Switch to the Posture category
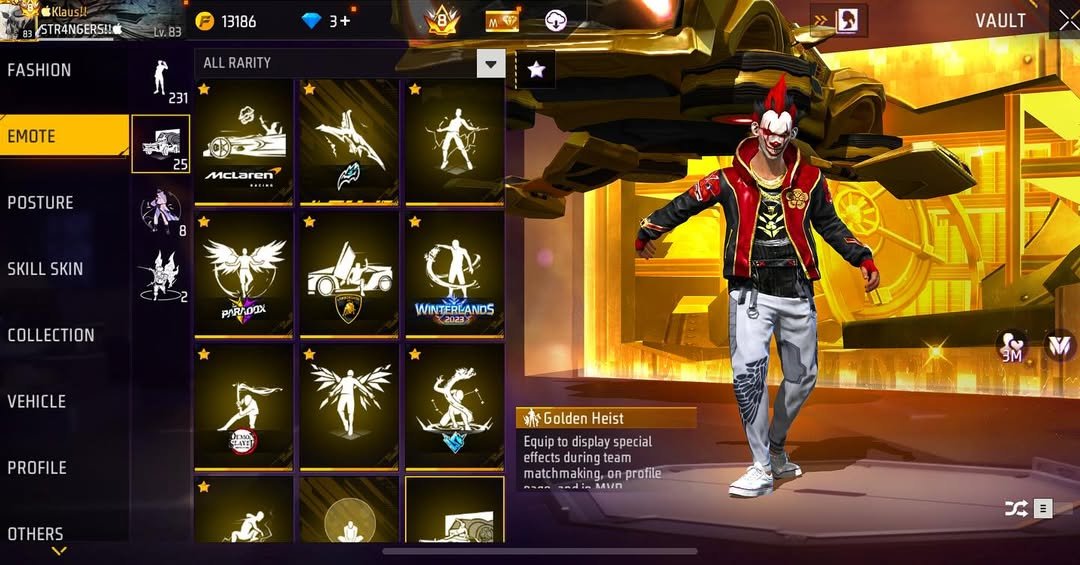Viewport: 1080px width, 565px height. [x=41, y=203]
